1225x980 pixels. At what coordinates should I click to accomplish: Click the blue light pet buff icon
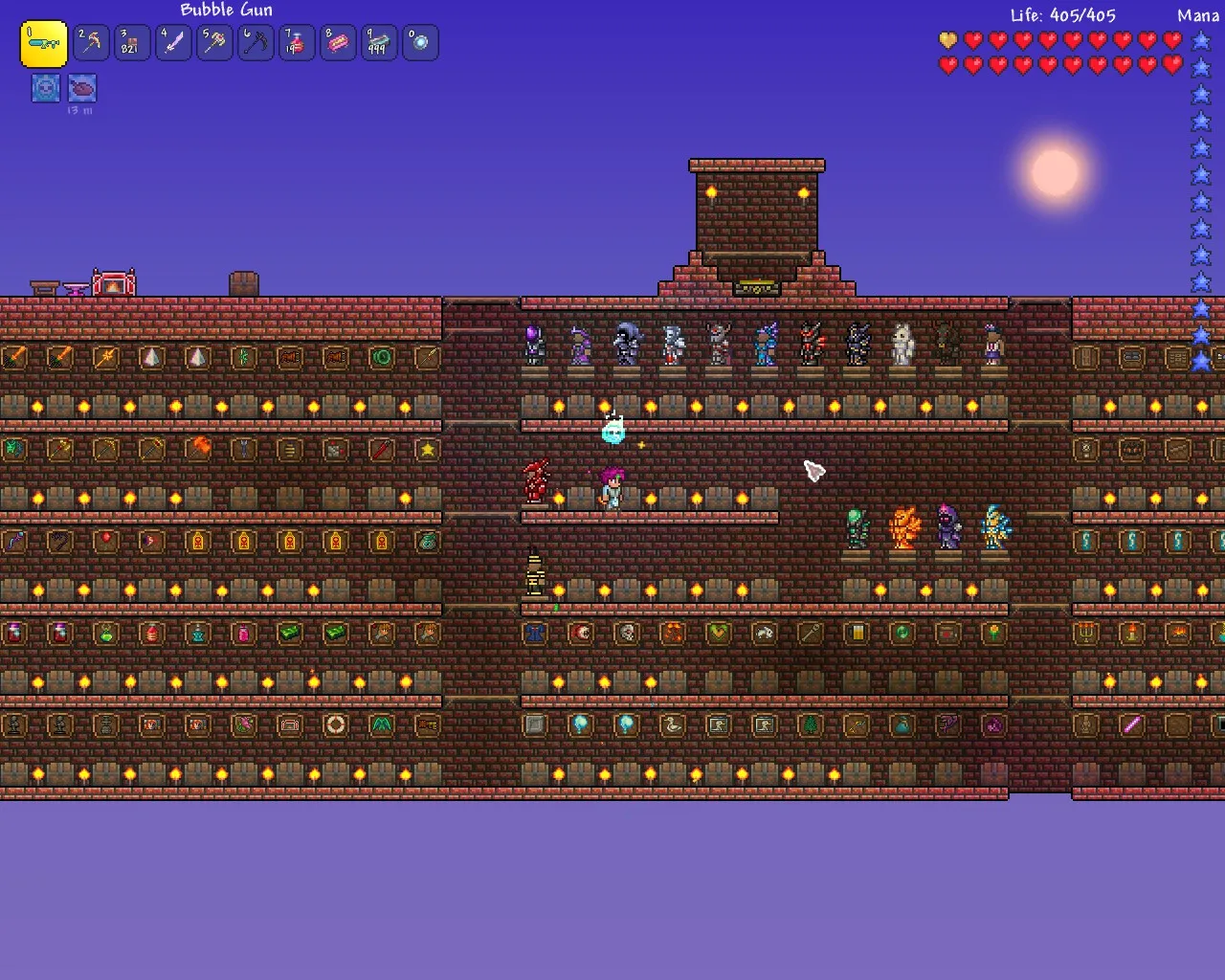[x=45, y=88]
